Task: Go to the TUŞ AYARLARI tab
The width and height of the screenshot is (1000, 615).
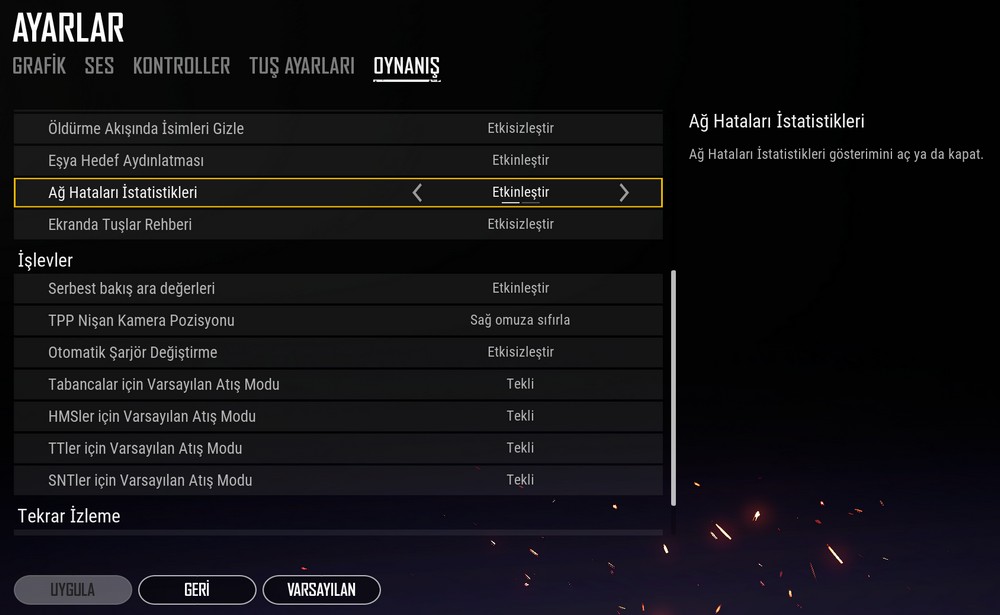Action: pyautogui.click(x=301, y=66)
